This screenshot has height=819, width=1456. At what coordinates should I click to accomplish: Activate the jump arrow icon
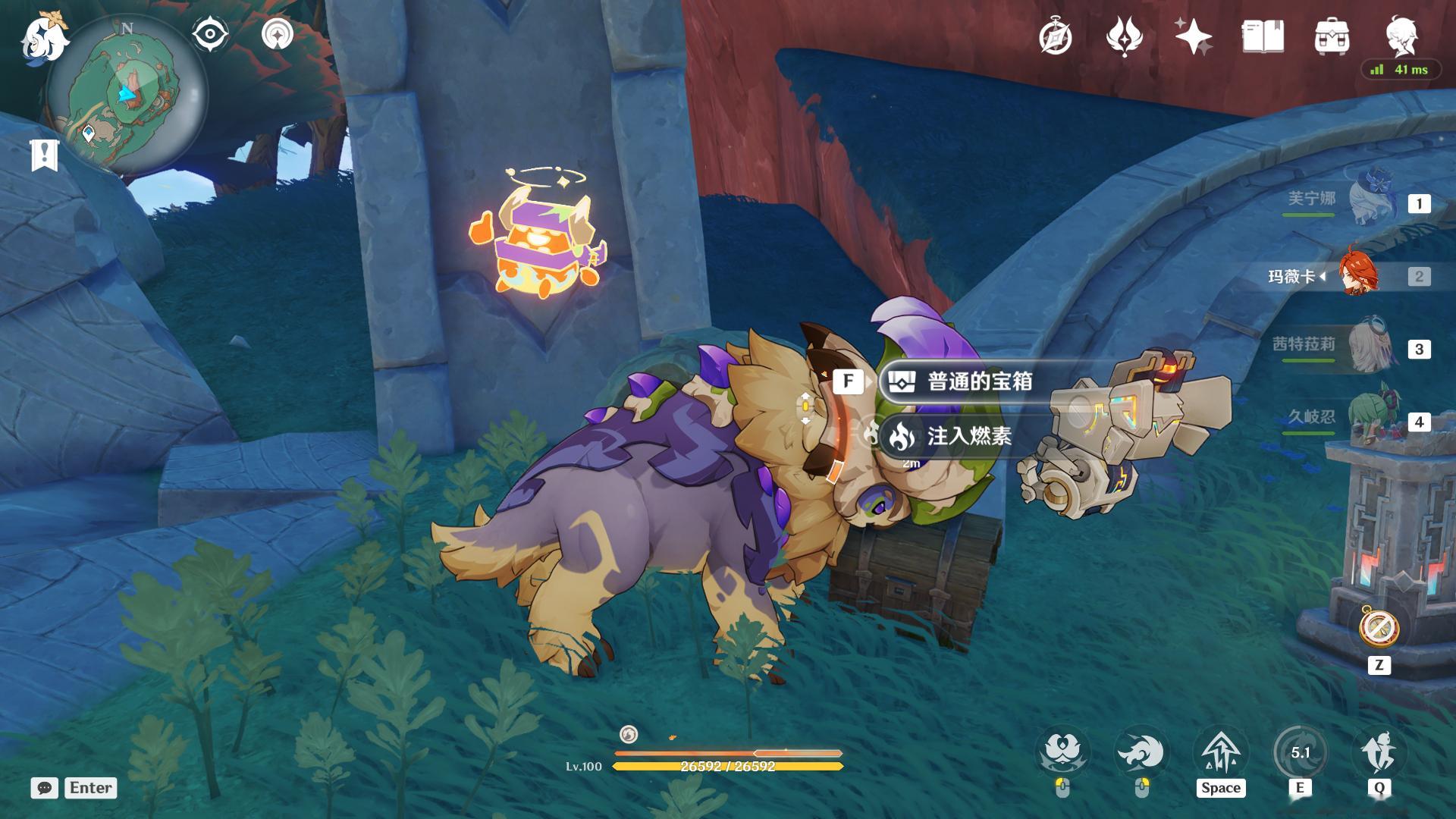point(1221,753)
